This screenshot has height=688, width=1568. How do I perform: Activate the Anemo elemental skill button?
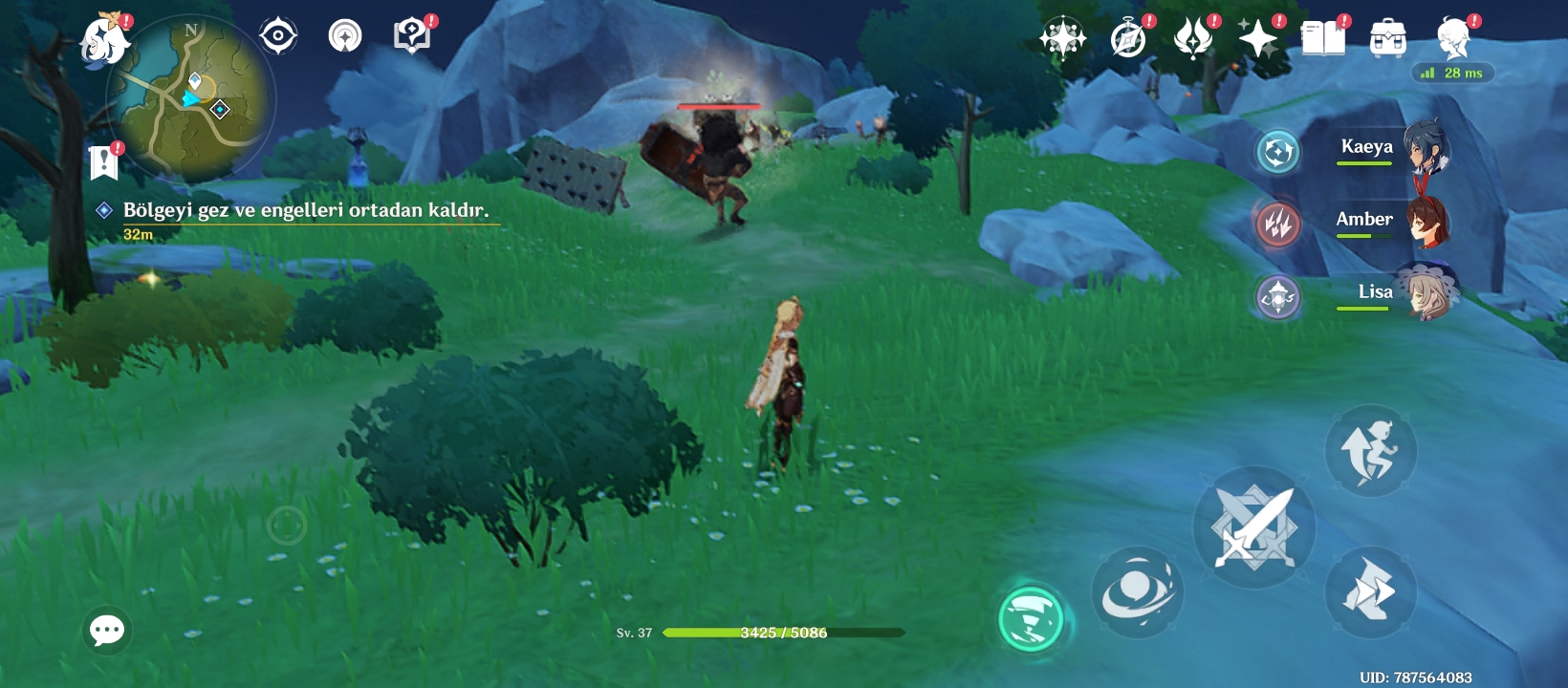[x=1137, y=592]
